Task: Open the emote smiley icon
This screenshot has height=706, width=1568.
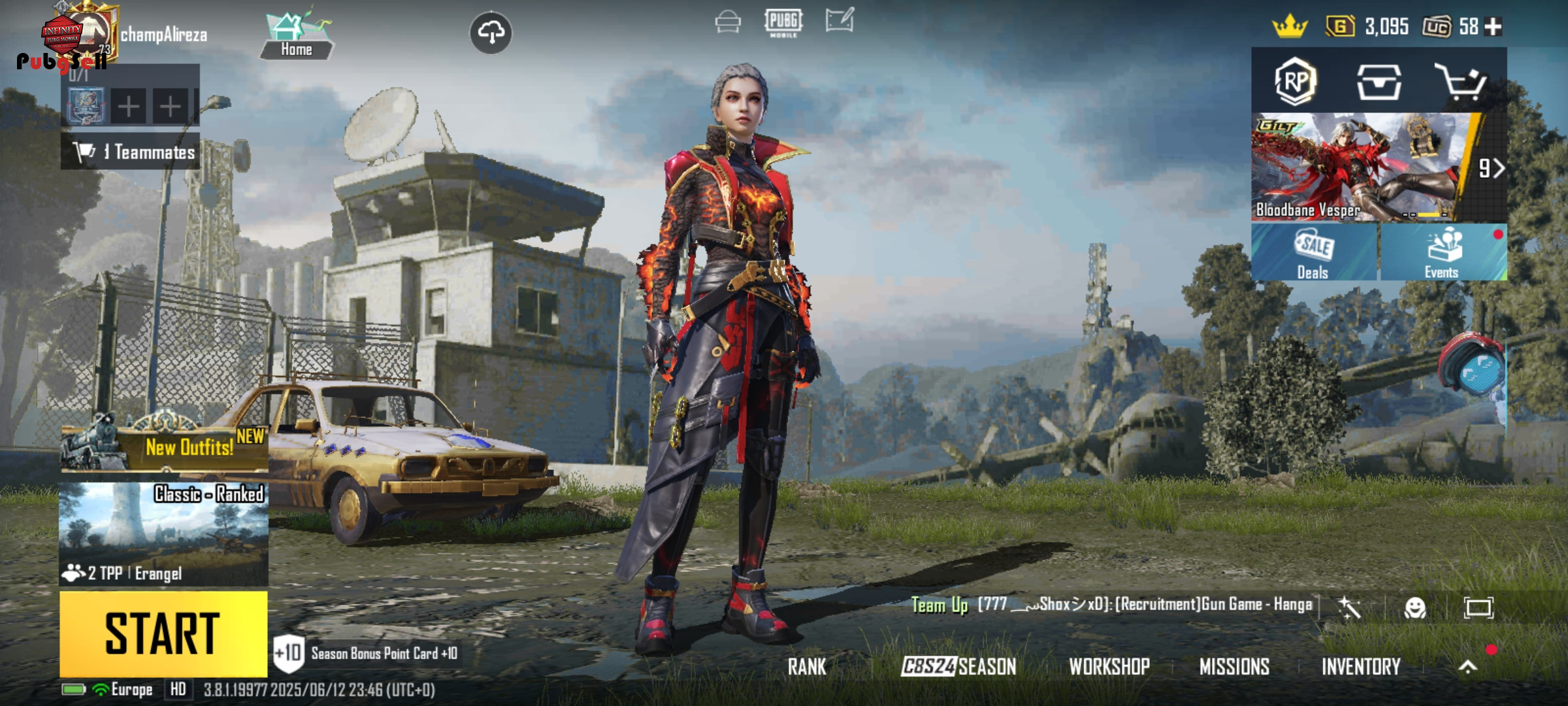Action: pos(1414,608)
